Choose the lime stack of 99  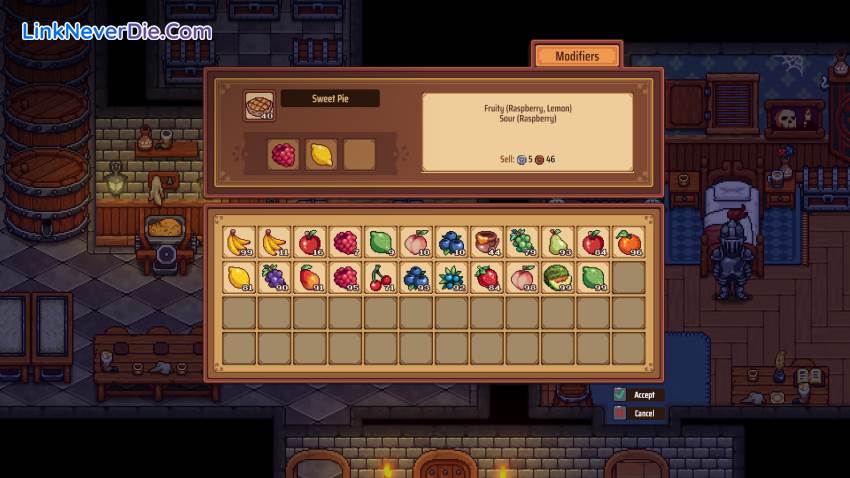(592, 278)
